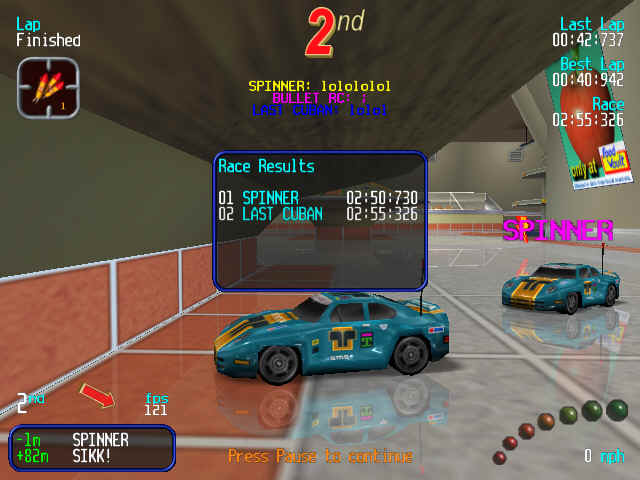Click the firework weapon pickup icon

(43, 86)
